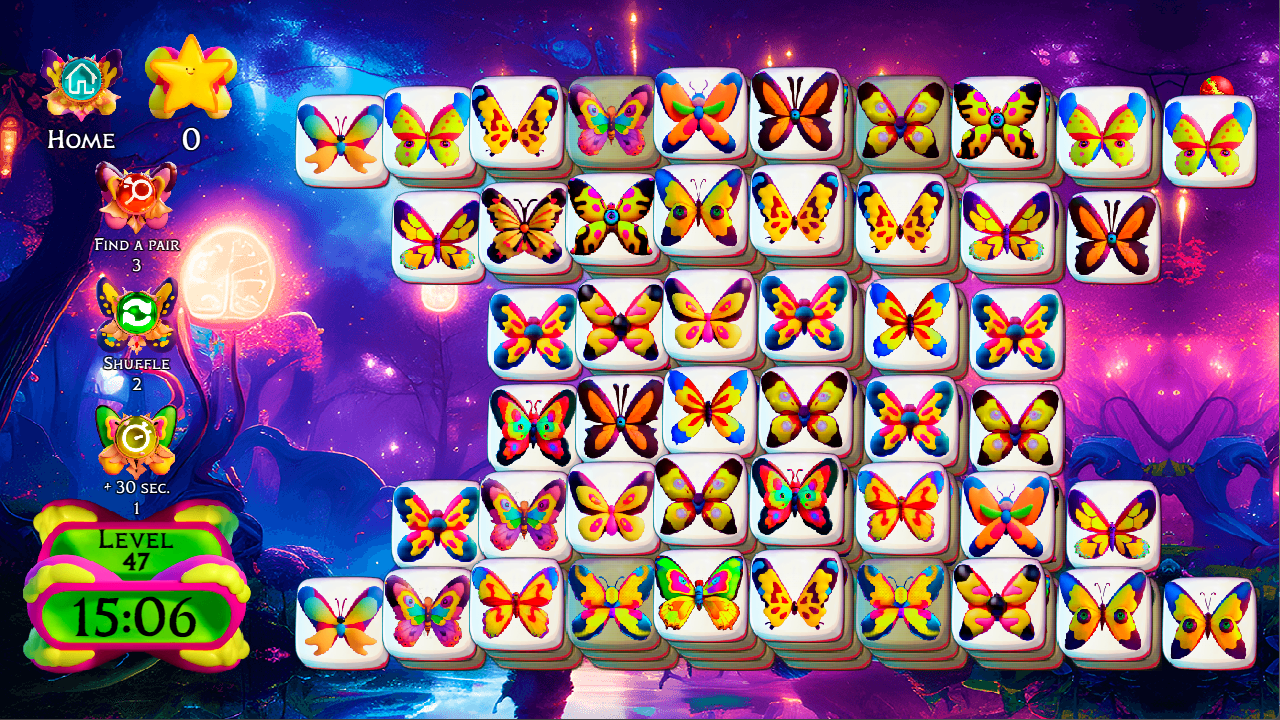Image resolution: width=1280 pixels, height=720 pixels.
Task: Select the red butterfly tile in the fourth row
Action: point(533,425)
